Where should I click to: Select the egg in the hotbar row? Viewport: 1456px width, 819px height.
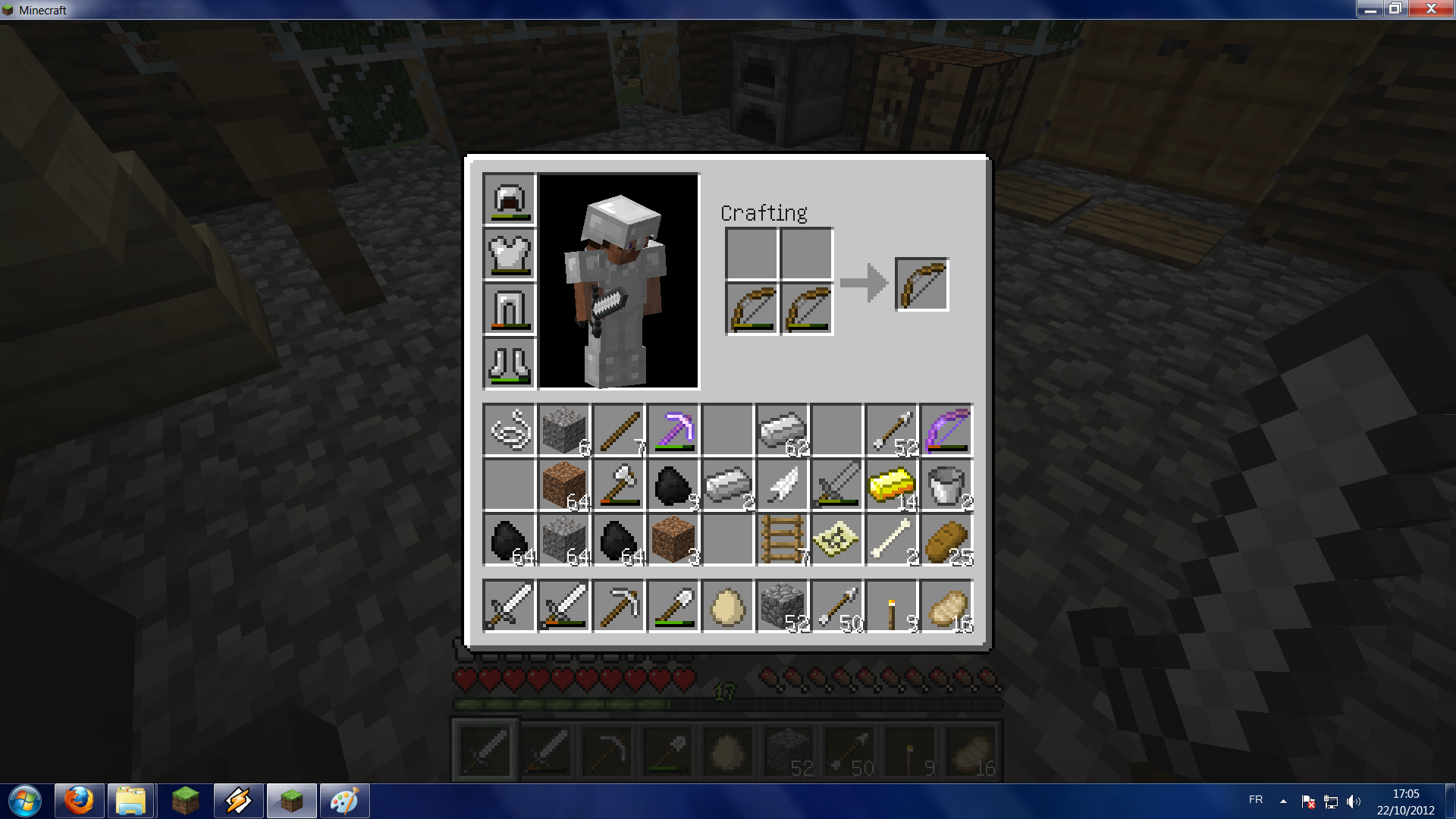point(728,604)
